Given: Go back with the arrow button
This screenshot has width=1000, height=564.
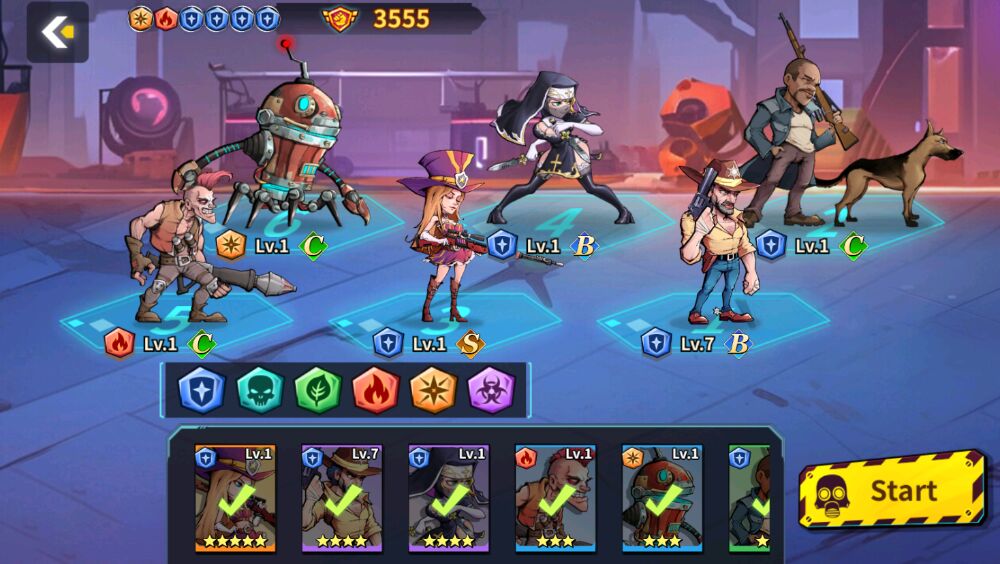Looking at the screenshot, I should coord(57,32).
